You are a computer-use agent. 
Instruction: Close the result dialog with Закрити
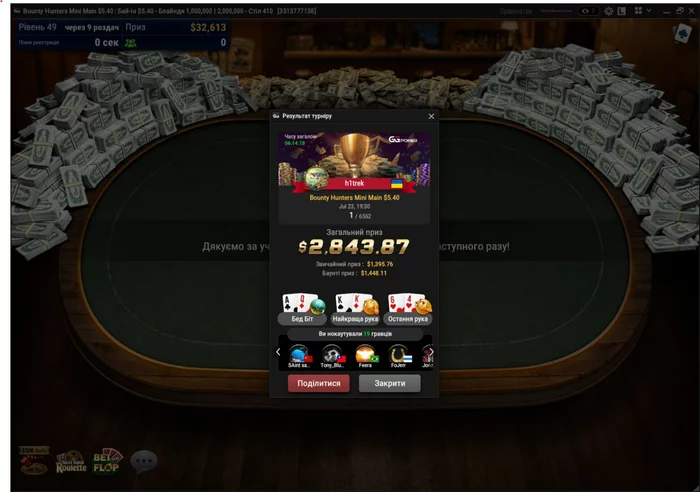point(389,383)
